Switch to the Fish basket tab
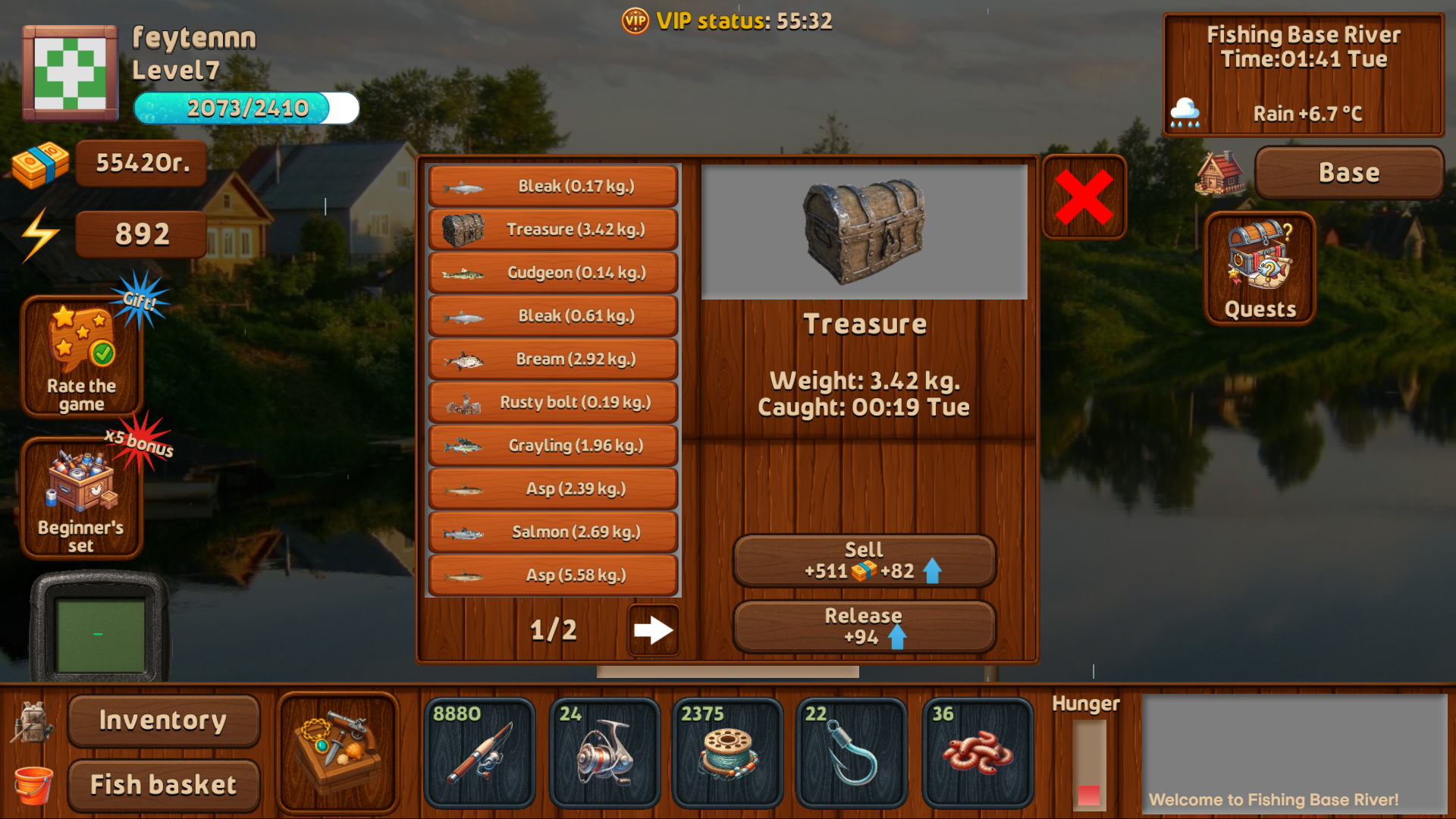 tap(162, 784)
